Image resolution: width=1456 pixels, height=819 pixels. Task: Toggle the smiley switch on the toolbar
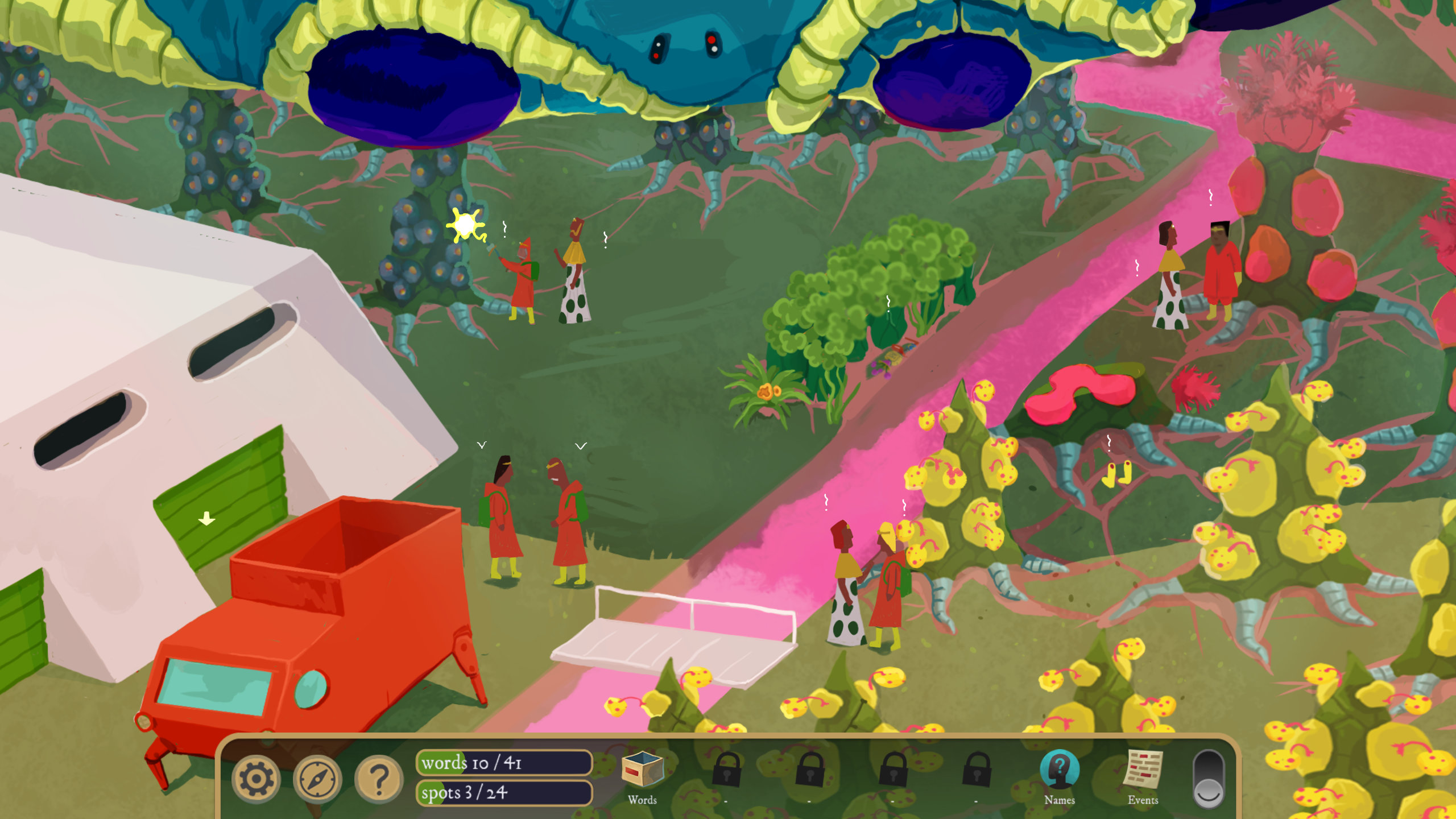(1208, 779)
